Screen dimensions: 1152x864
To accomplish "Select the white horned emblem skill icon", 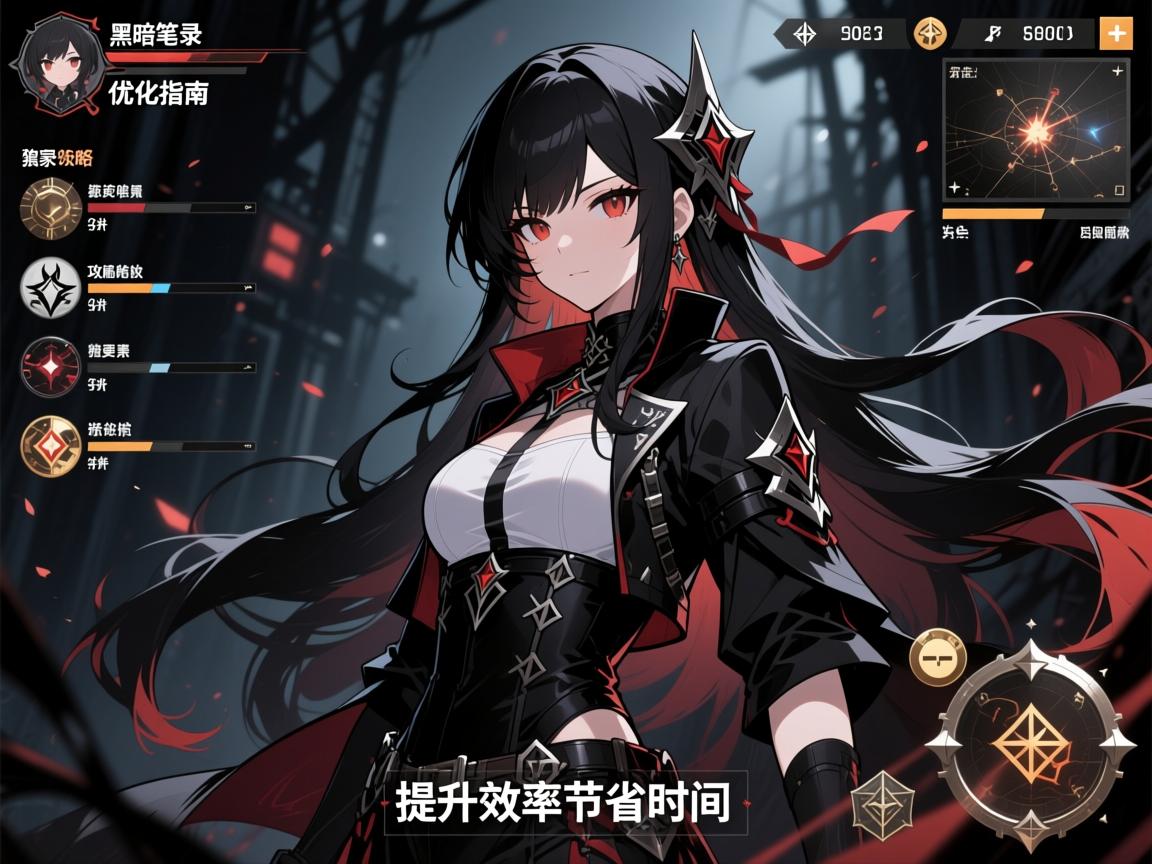I will pyautogui.click(x=50, y=288).
